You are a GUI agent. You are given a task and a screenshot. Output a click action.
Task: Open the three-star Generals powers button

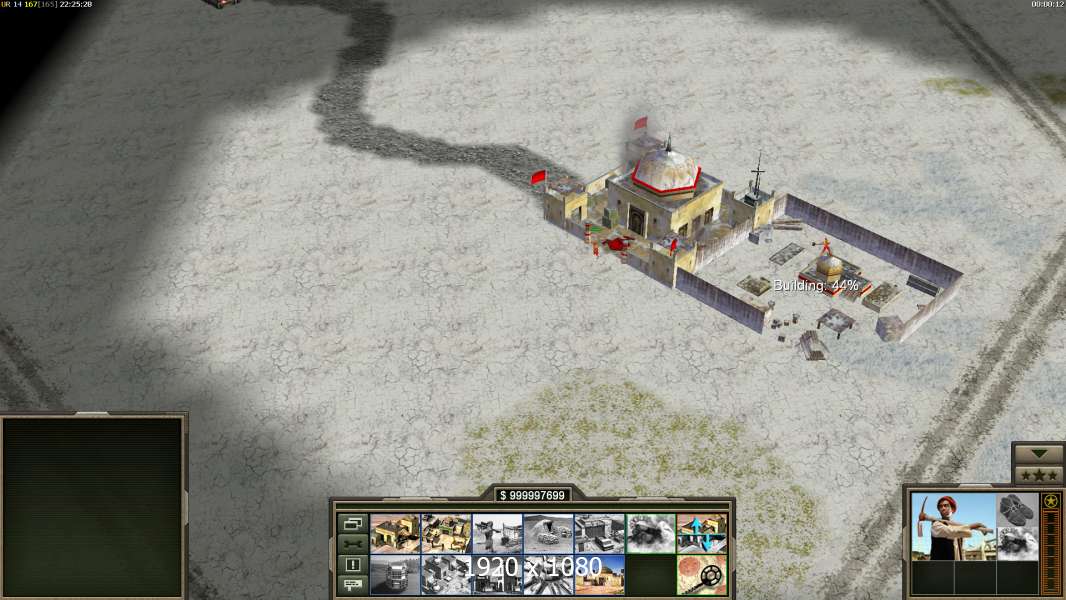pyautogui.click(x=1038, y=475)
